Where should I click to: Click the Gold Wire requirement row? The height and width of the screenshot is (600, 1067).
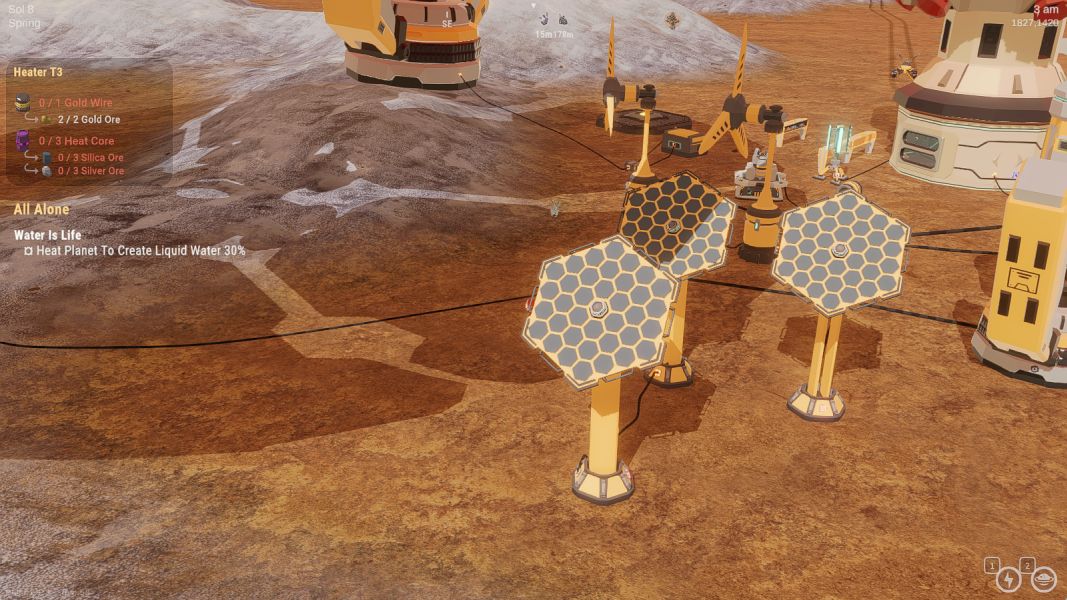[x=76, y=103]
